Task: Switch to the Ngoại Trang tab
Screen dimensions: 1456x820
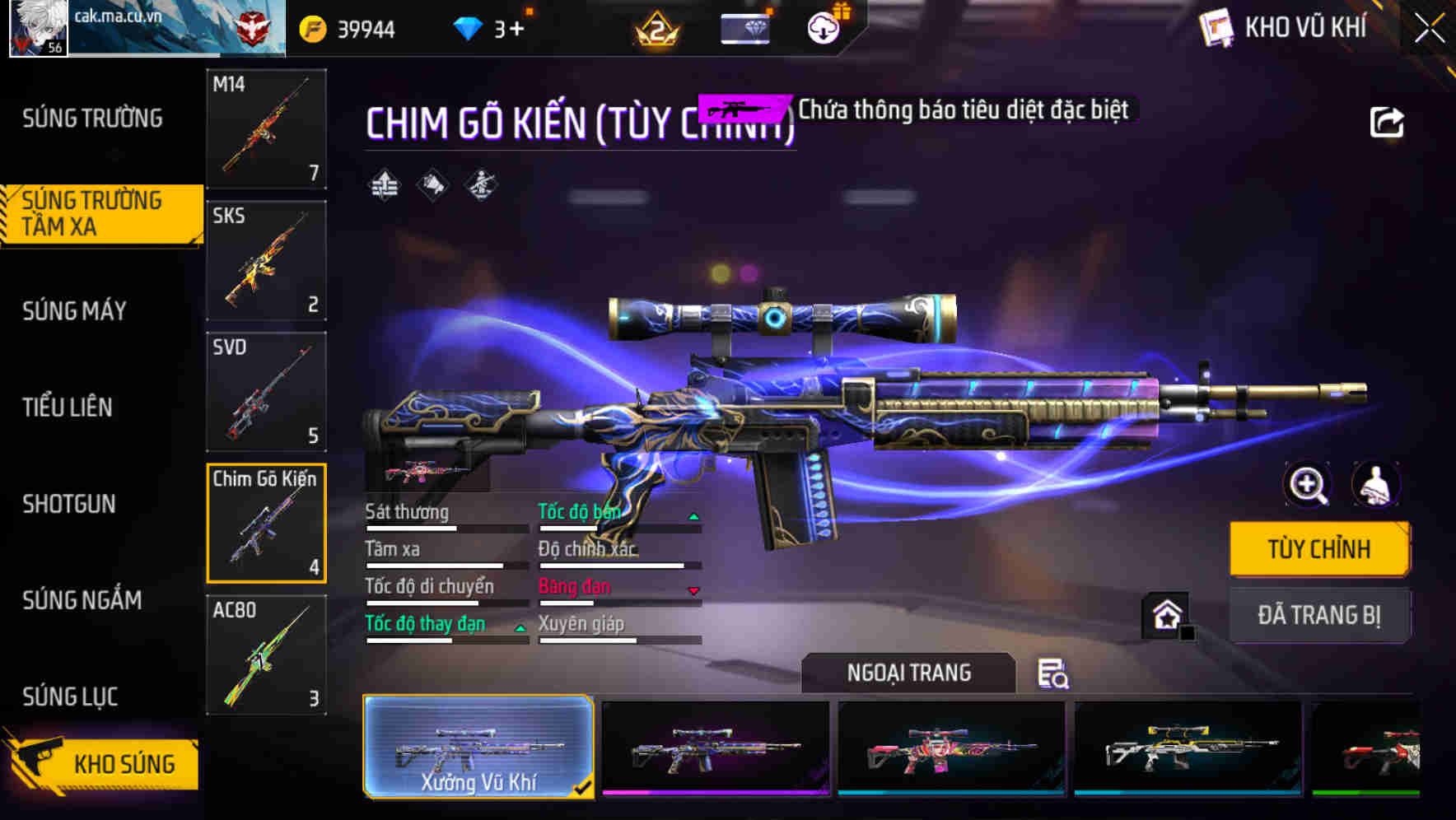Action: tap(908, 672)
